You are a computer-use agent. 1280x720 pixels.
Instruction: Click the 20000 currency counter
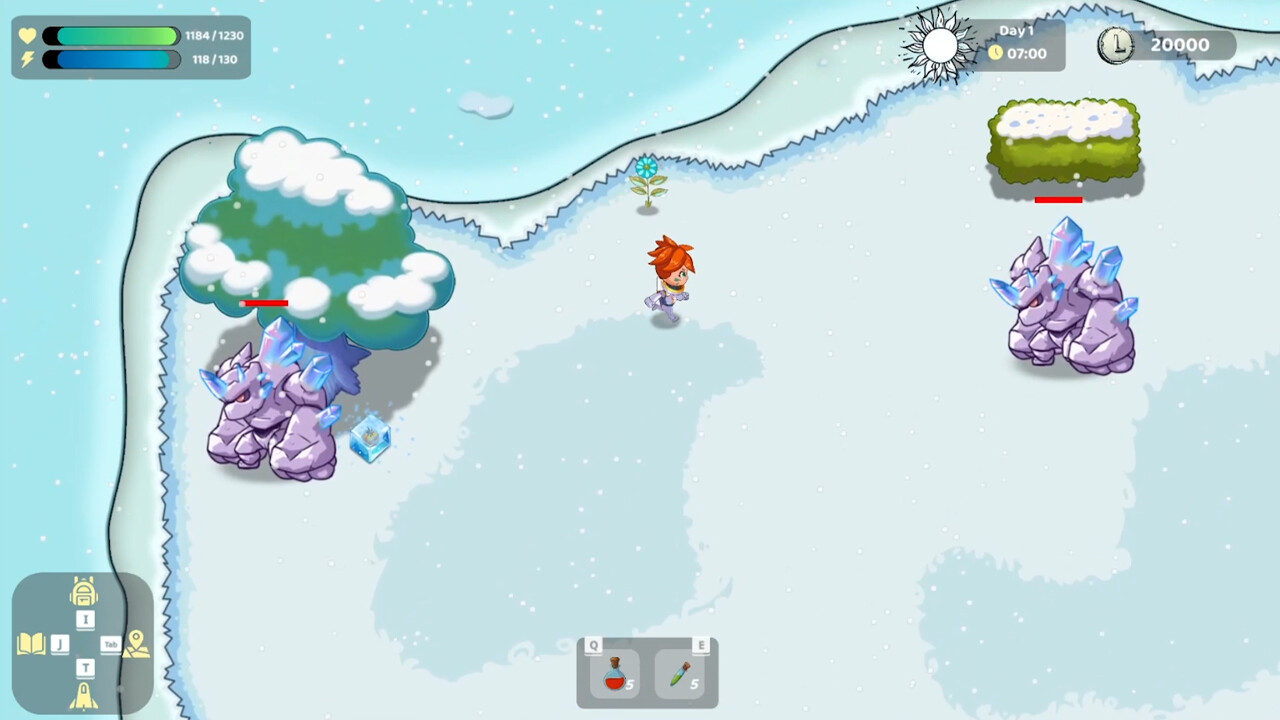[x=1181, y=44]
